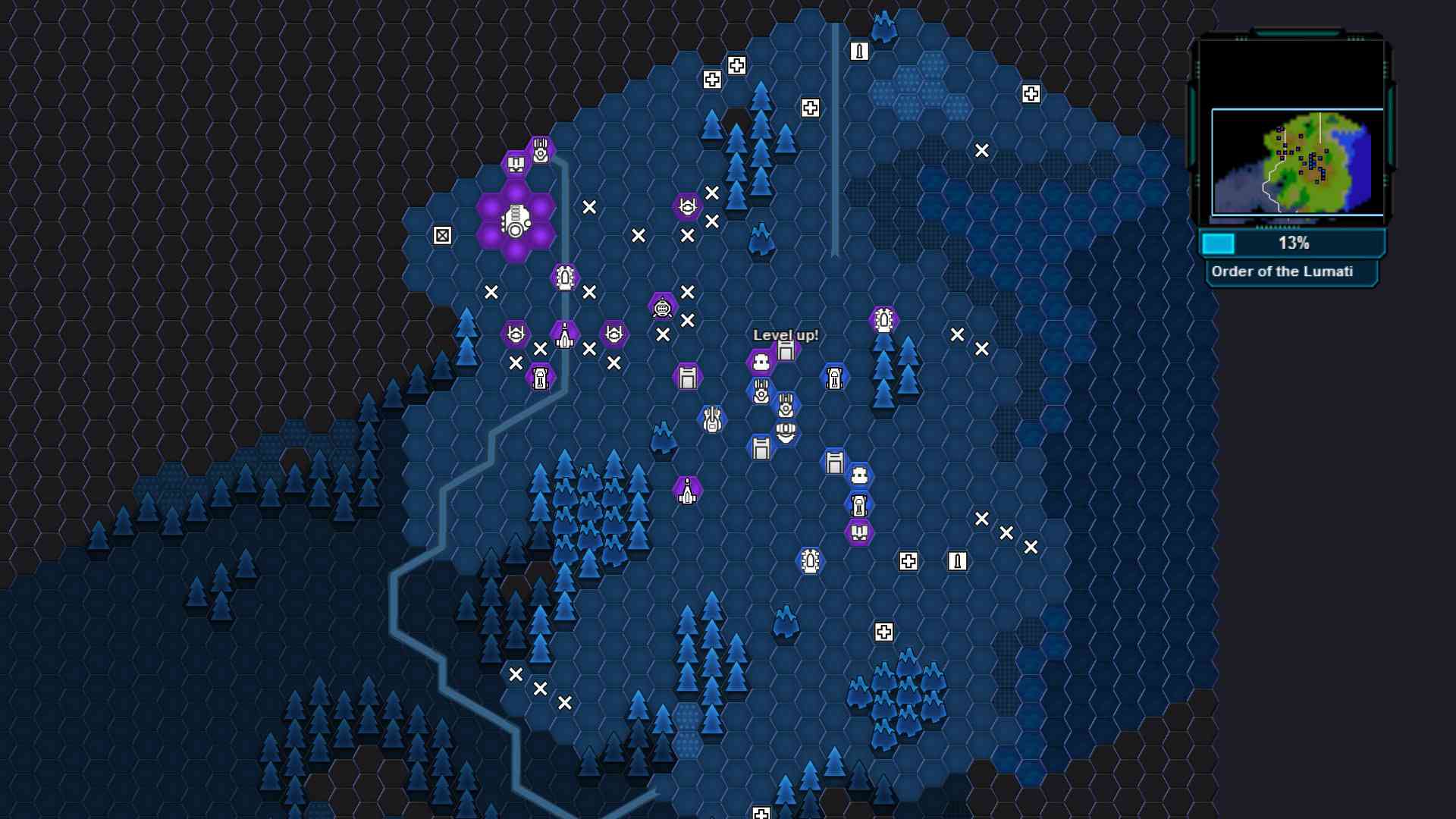Click the obelisk resource marker at the map top
1456x819 pixels.
[x=859, y=53]
